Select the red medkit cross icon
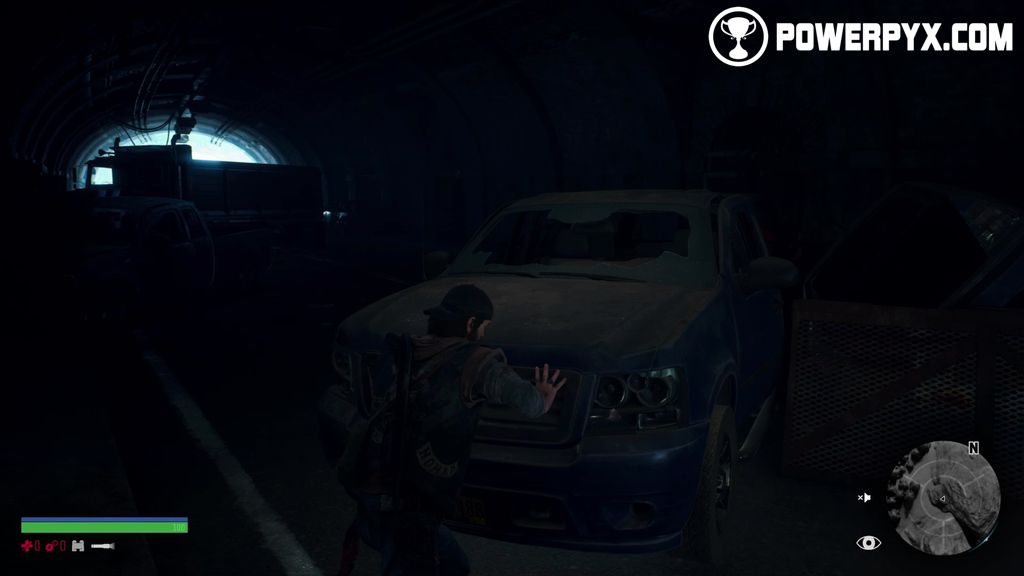The height and width of the screenshot is (576, 1024). click(29, 546)
